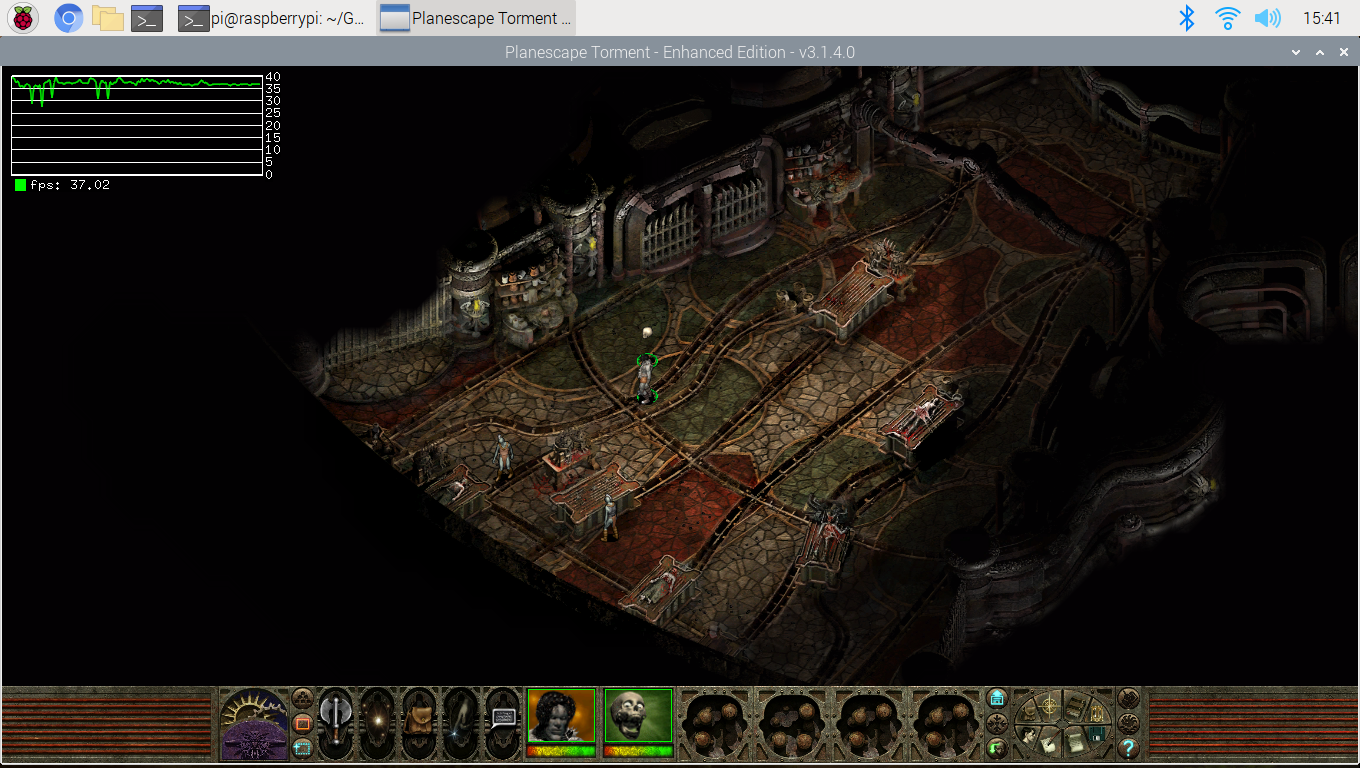This screenshot has width=1360, height=768.
Task: Switch to the Planescape Torment taskbar window
Action: (x=476, y=18)
